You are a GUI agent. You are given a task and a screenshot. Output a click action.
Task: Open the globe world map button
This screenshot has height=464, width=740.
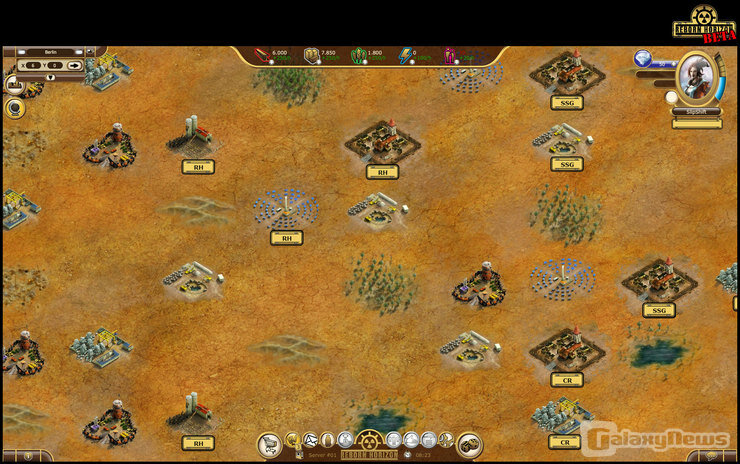pyautogui.click(x=15, y=108)
